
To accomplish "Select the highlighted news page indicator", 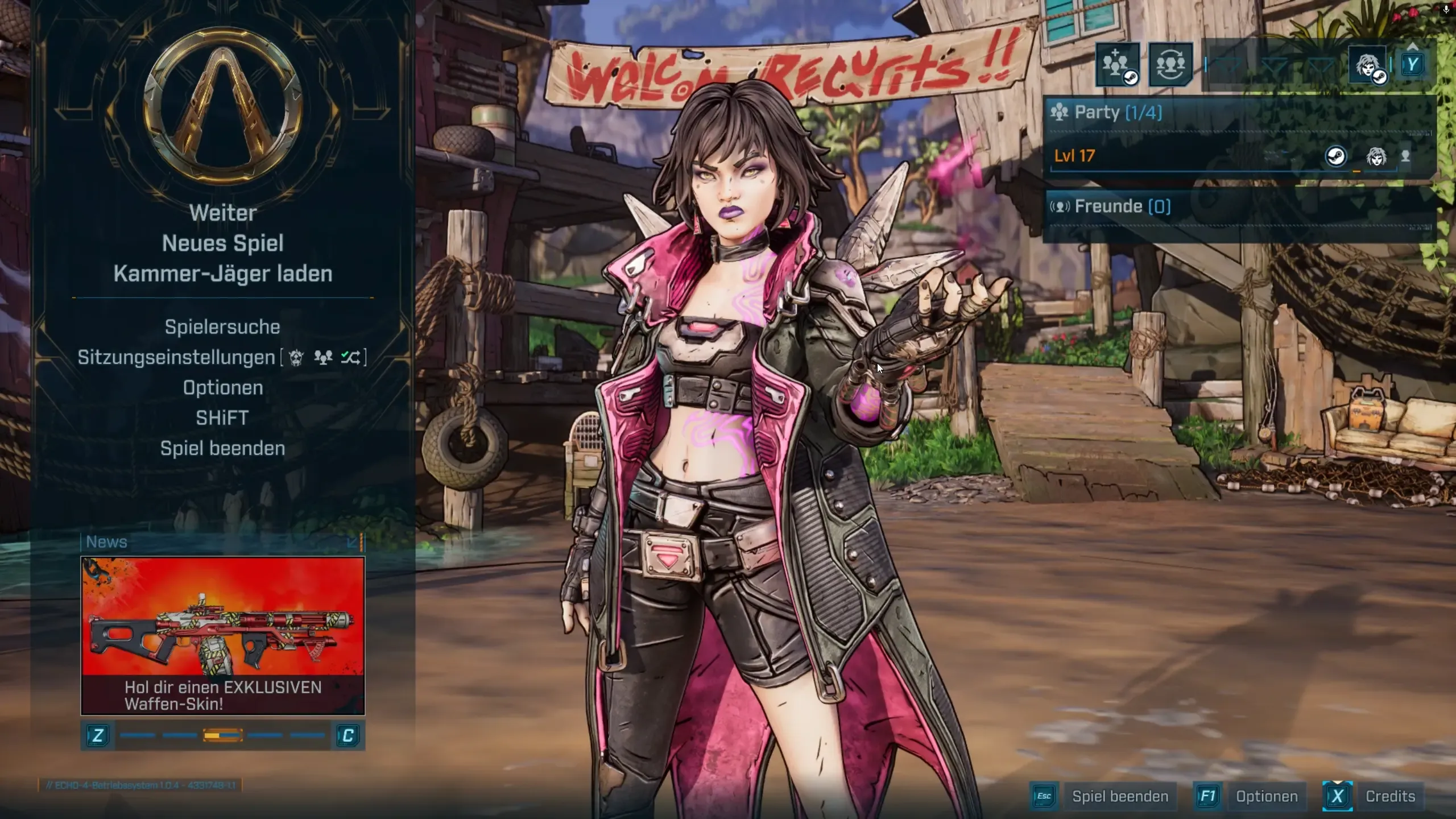I will (222, 735).
